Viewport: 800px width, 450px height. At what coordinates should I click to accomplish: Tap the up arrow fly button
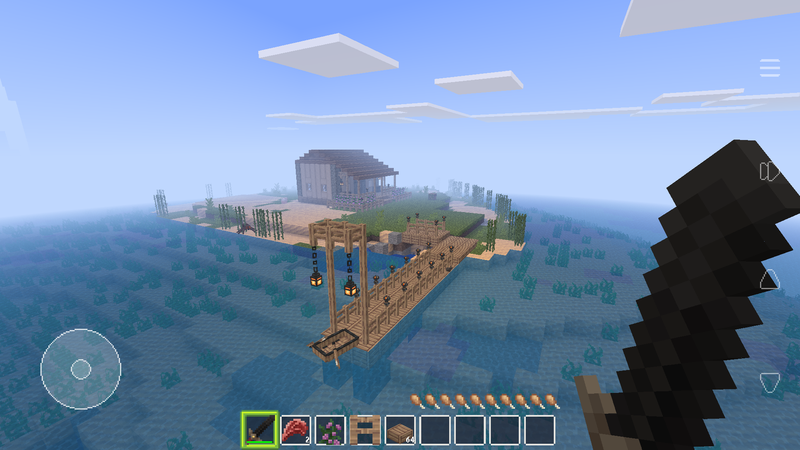click(769, 279)
